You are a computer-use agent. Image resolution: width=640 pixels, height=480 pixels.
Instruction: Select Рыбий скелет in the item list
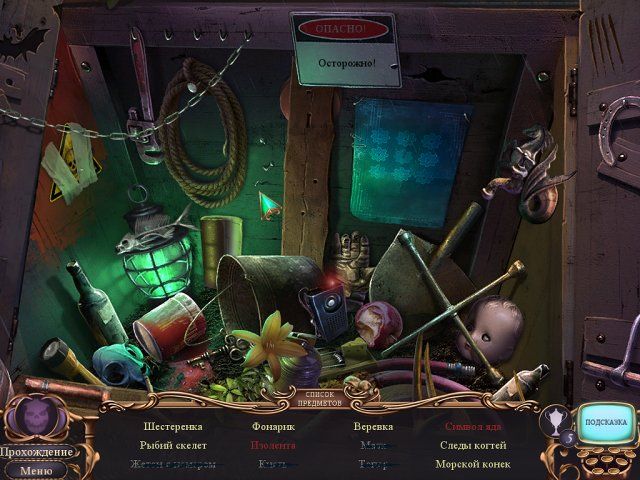click(174, 445)
